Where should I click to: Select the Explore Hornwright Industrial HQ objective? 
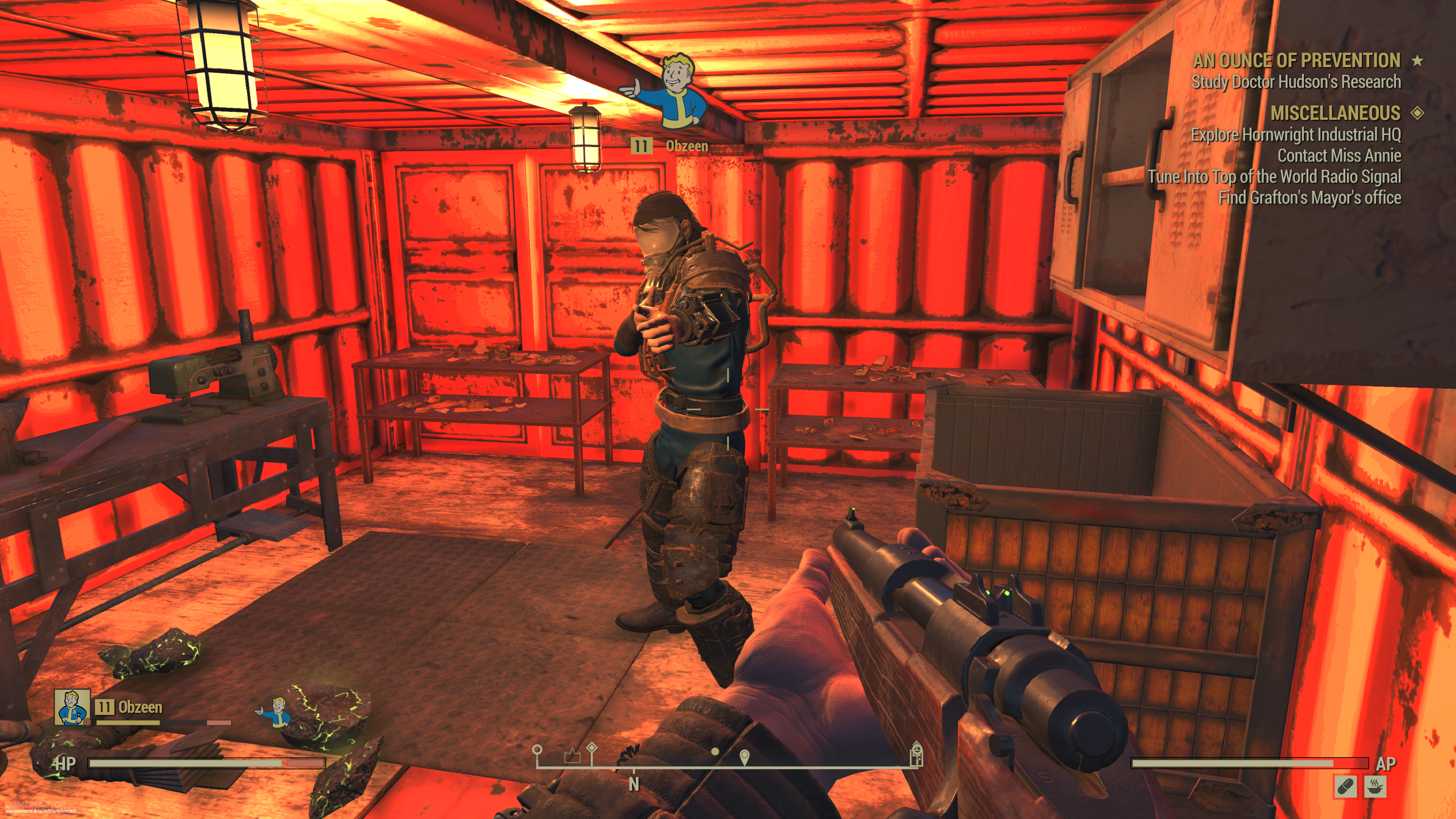tap(1296, 135)
